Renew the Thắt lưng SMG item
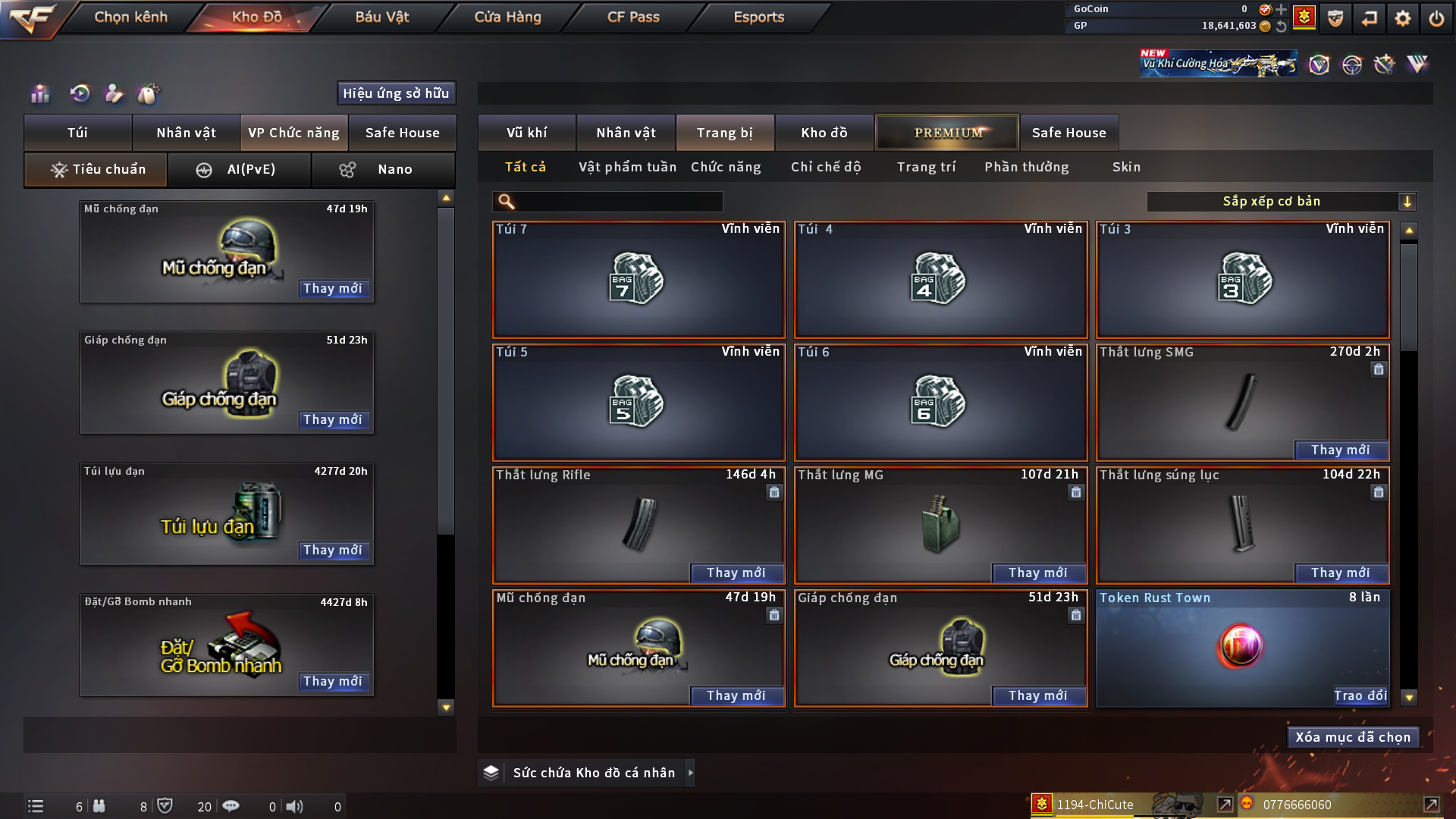1456x819 pixels. click(1340, 450)
